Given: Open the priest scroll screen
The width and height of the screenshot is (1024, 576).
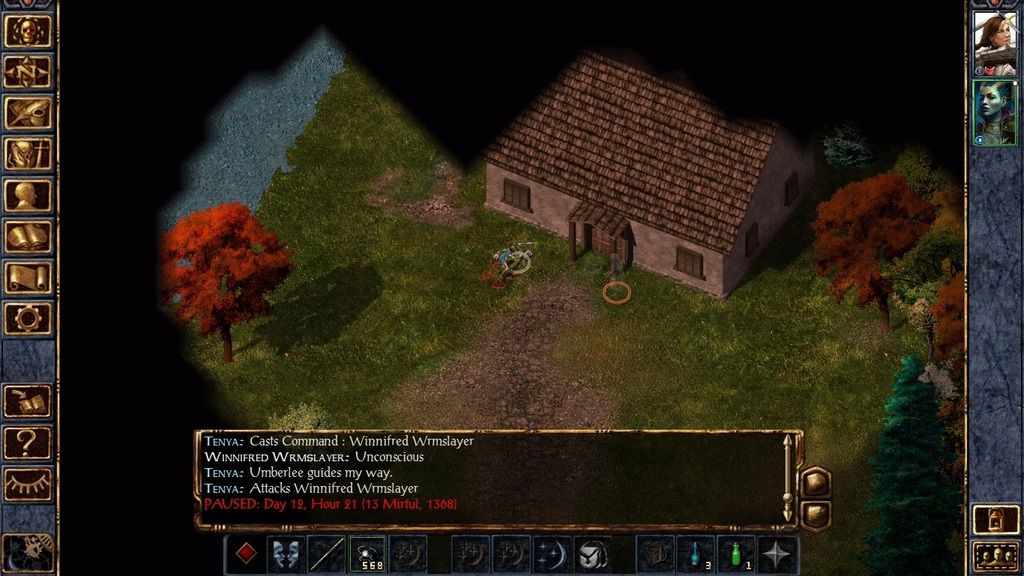Looking at the screenshot, I should click(x=28, y=277).
